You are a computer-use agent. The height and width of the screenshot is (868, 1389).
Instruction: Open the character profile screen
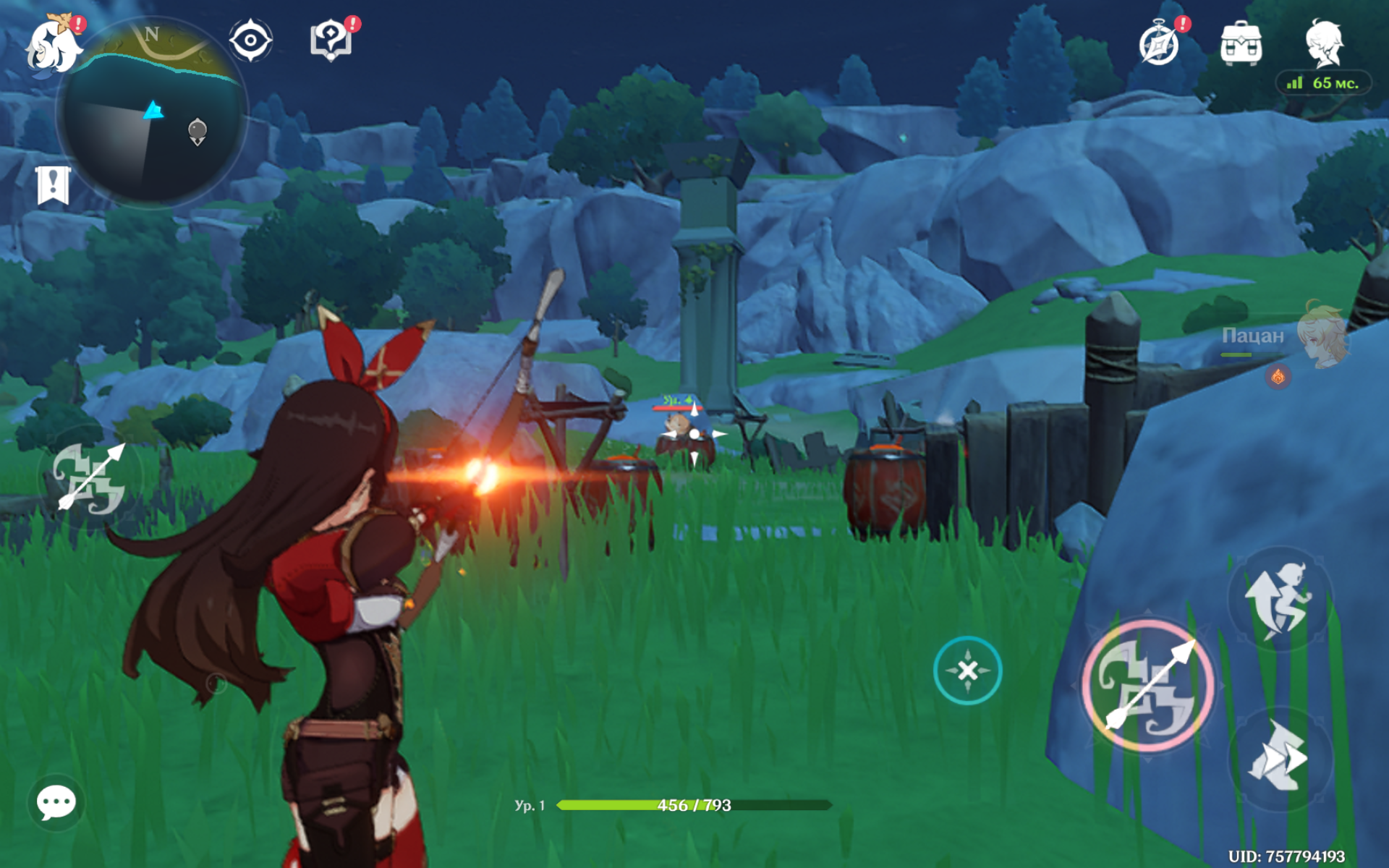[x=1324, y=42]
